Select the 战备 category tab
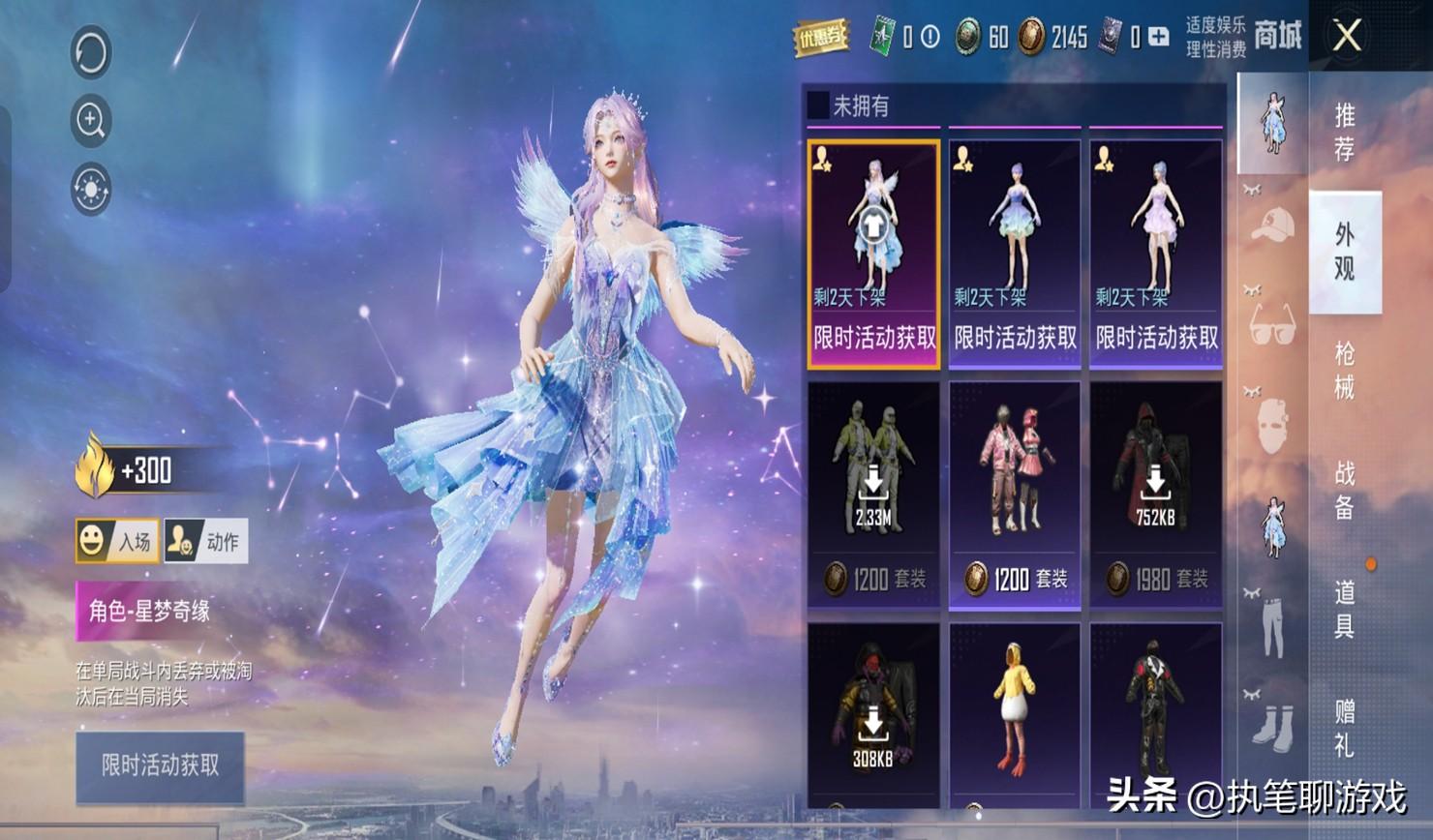Screen dimensions: 1433x840 (1345, 490)
